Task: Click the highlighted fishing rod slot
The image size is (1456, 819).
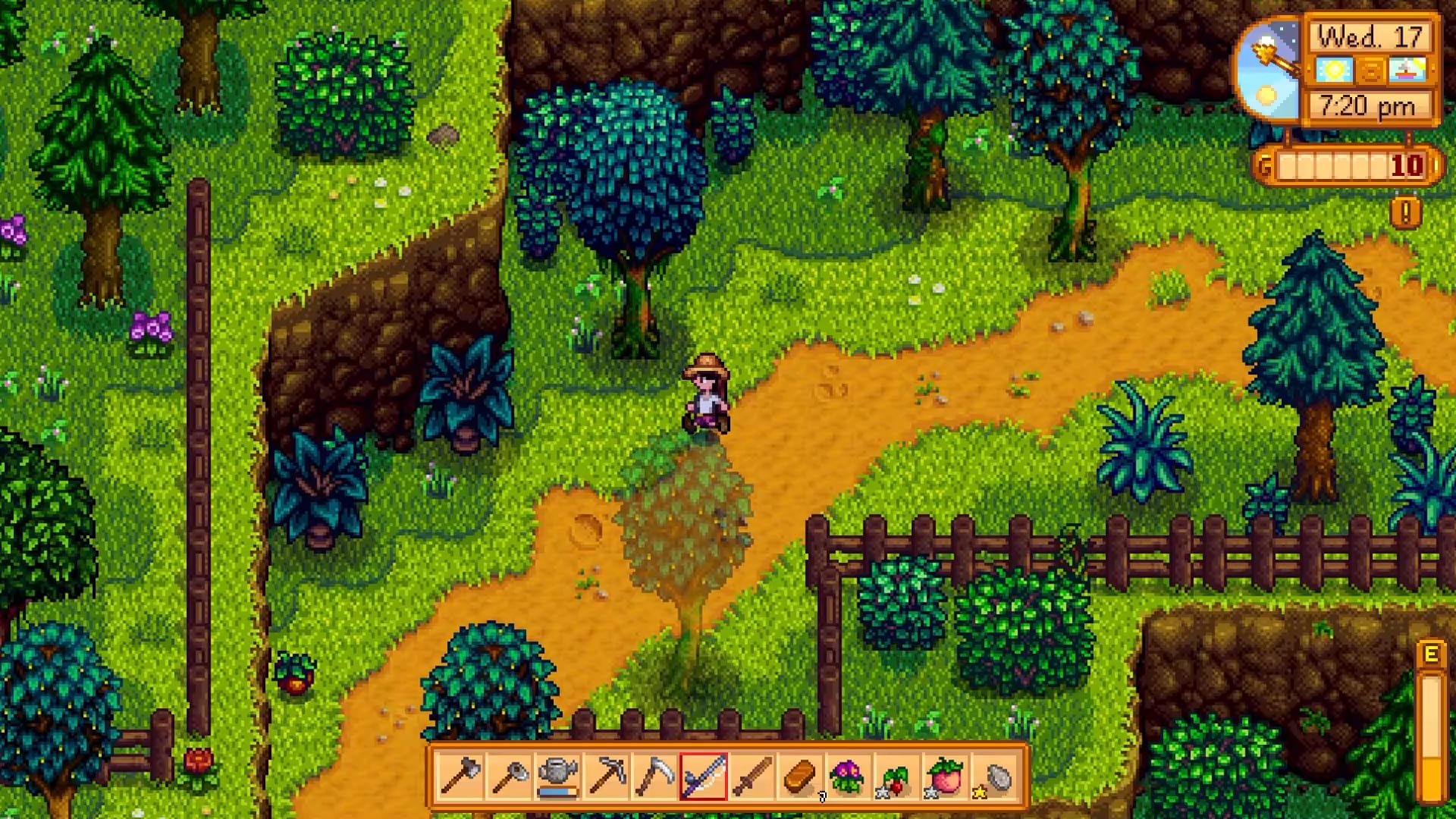Action: tap(704, 777)
